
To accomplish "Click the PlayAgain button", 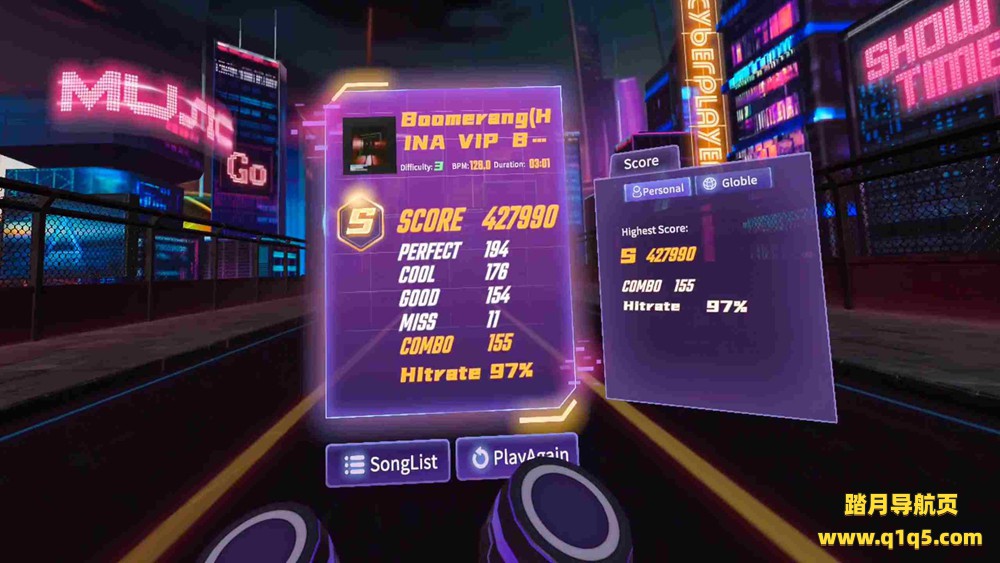I will coord(518,457).
